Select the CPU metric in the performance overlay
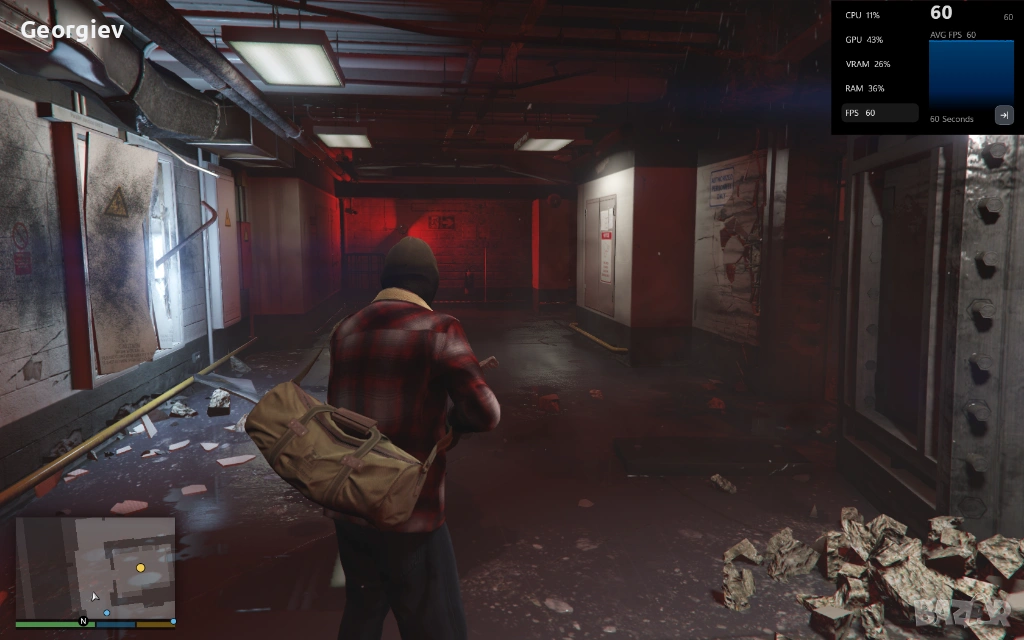1024x640 pixels. (862, 15)
